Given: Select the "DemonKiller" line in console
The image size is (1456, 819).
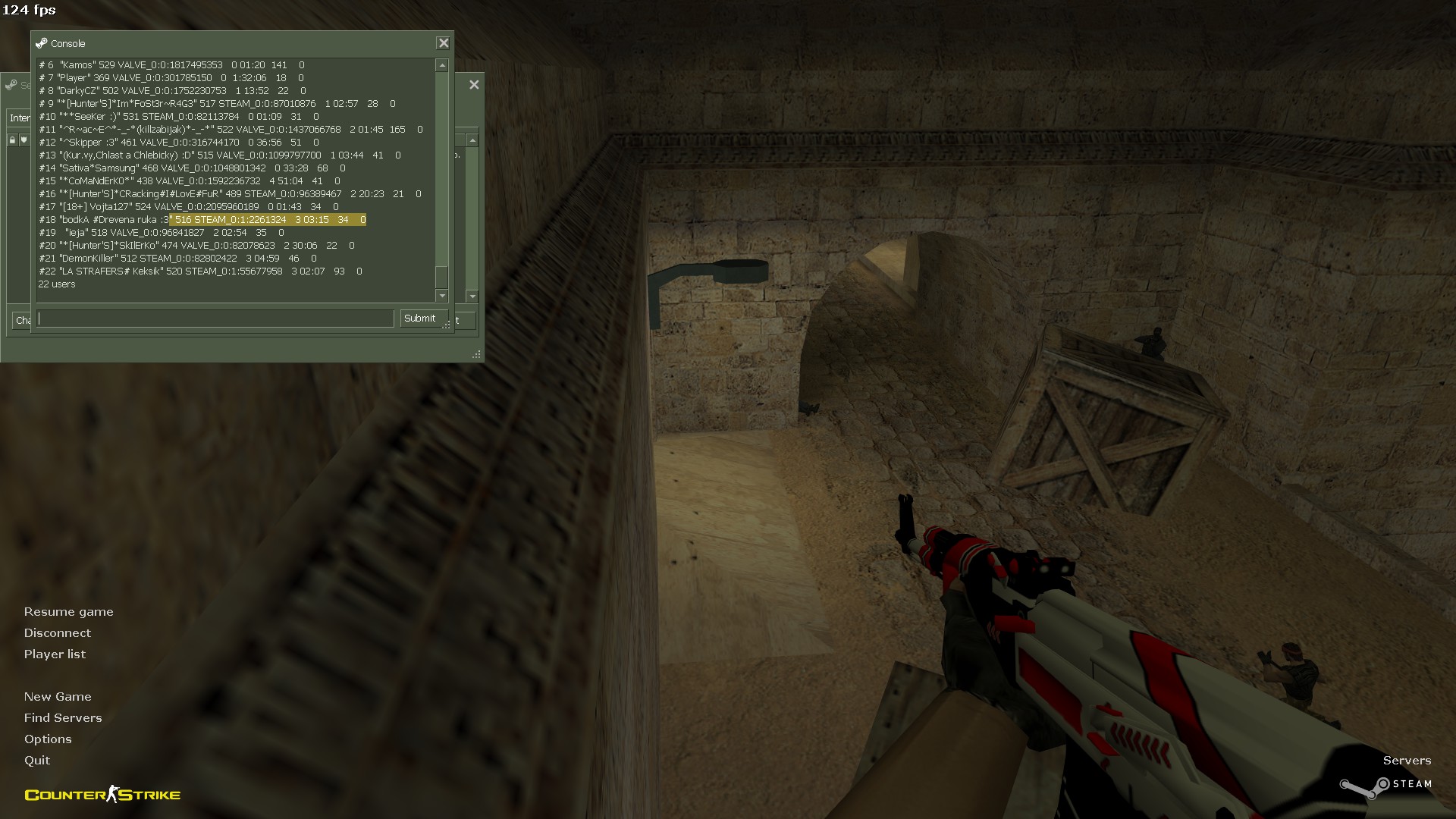Looking at the screenshot, I should tap(177, 259).
